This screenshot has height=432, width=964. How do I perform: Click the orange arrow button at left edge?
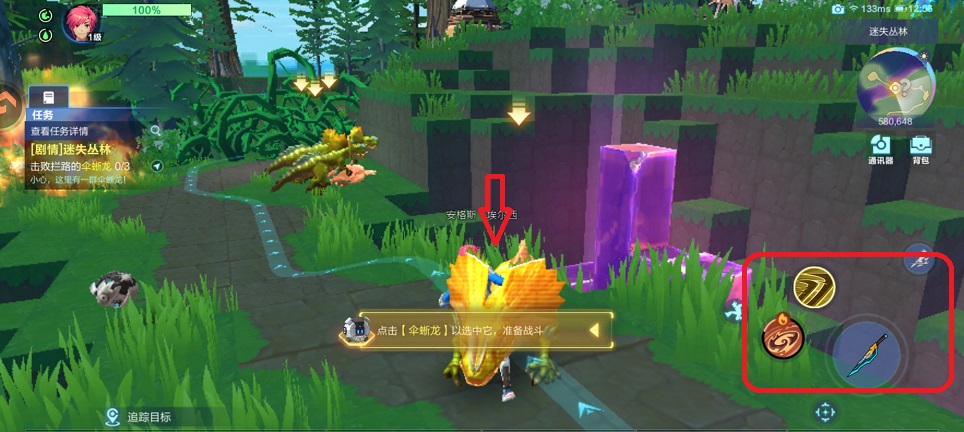[x=10, y=102]
